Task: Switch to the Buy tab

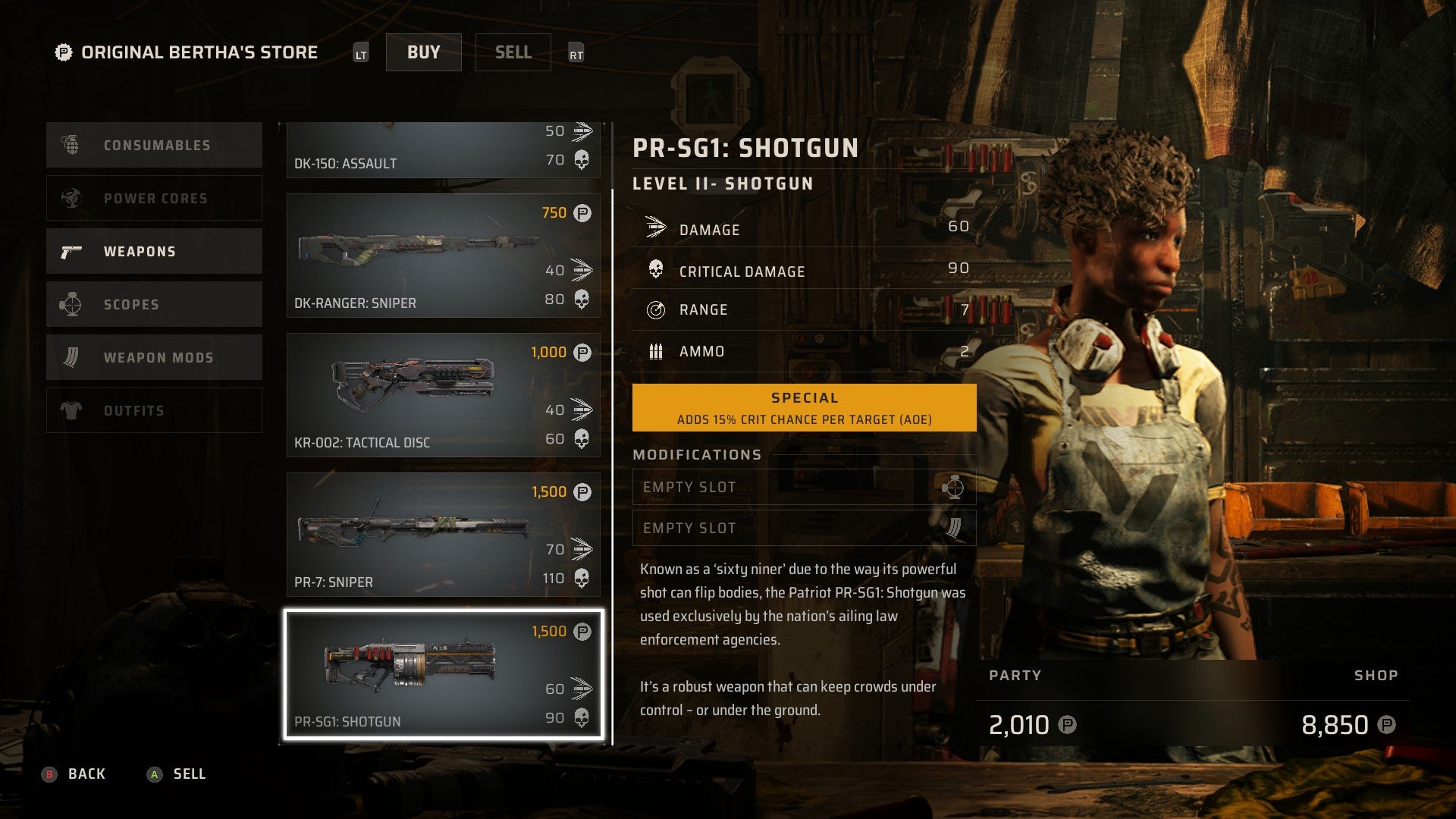Action: 423,52
